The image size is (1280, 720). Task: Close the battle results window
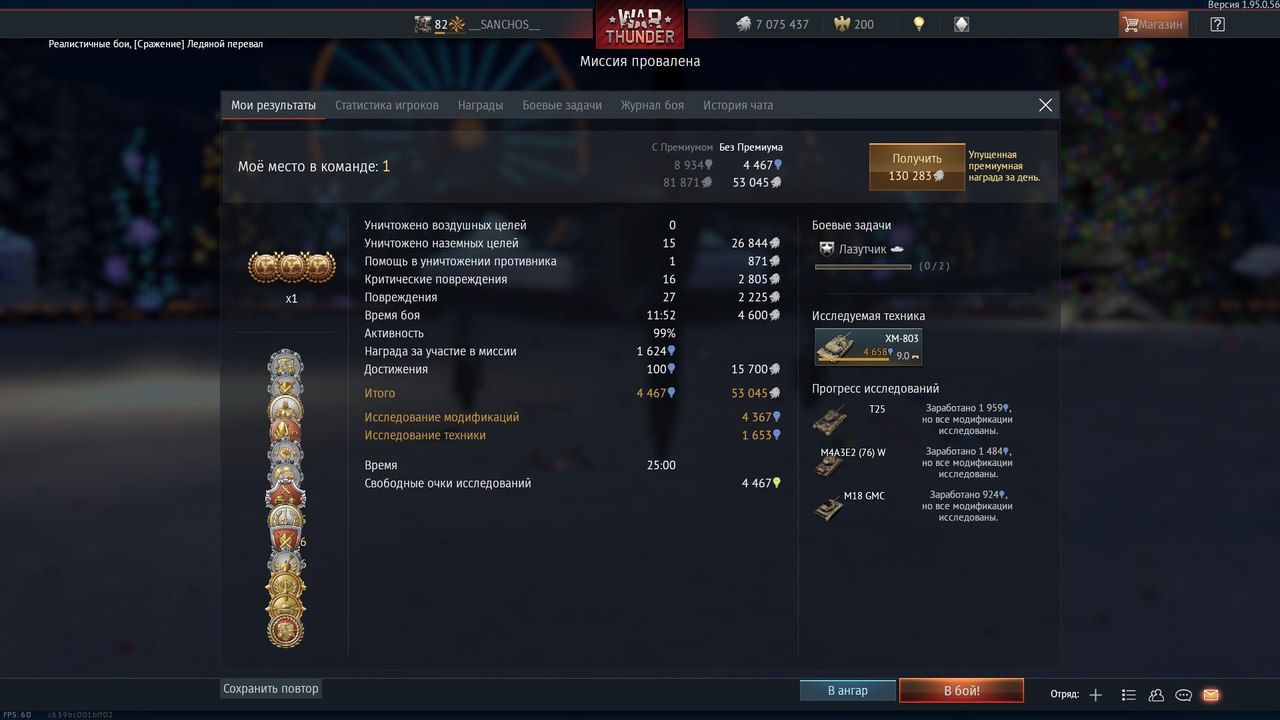1045,105
